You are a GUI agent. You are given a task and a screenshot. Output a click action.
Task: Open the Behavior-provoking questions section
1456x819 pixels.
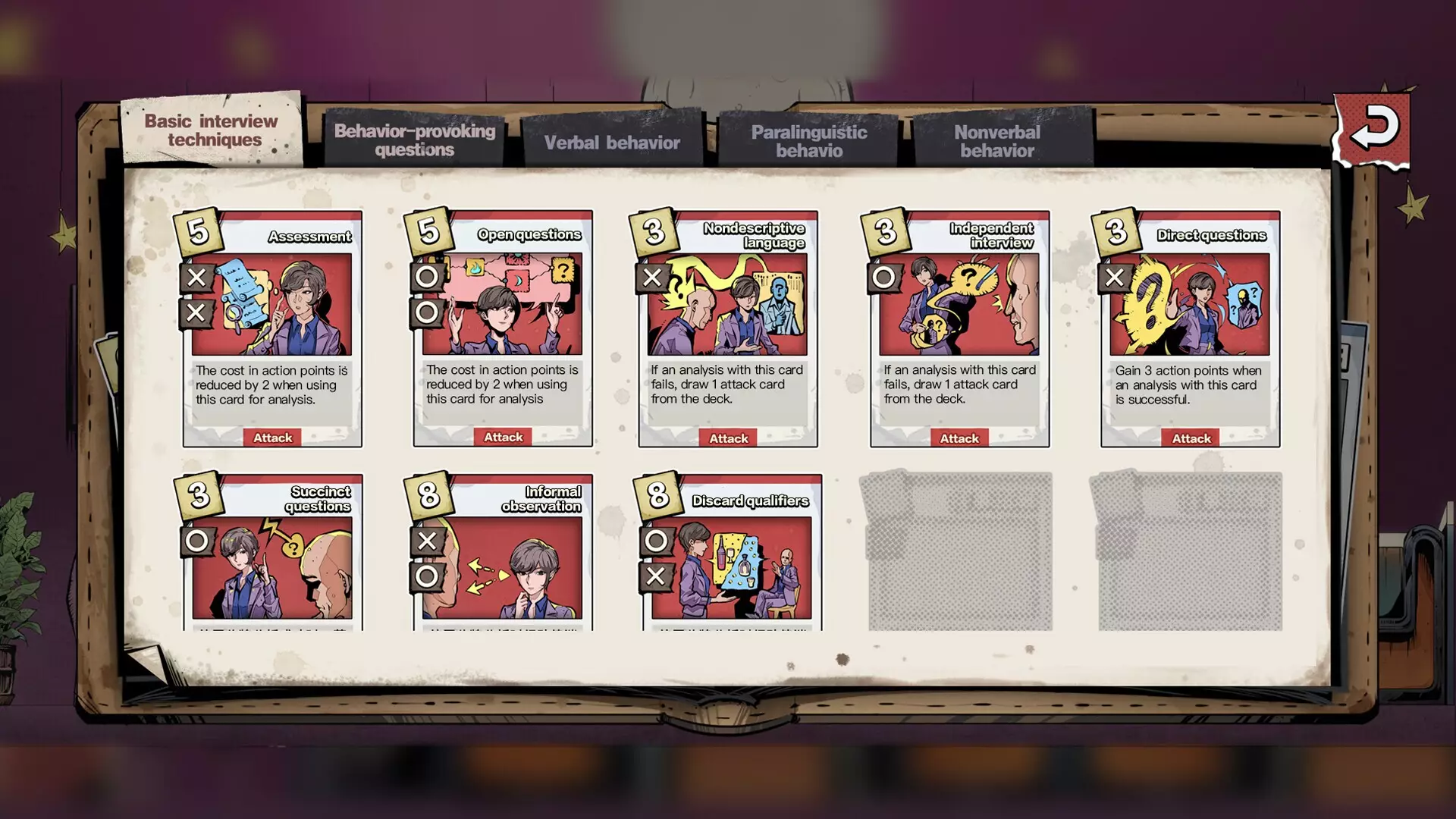pyautogui.click(x=415, y=141)
